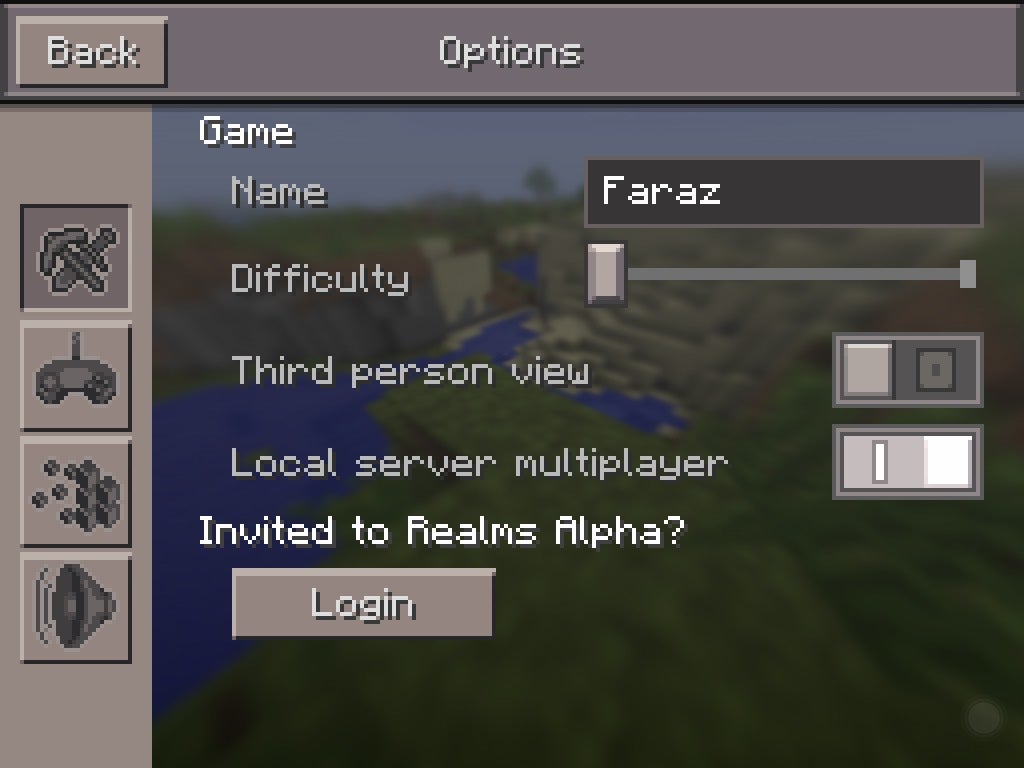Click the Difficulty slider handle

coord(605,273)
